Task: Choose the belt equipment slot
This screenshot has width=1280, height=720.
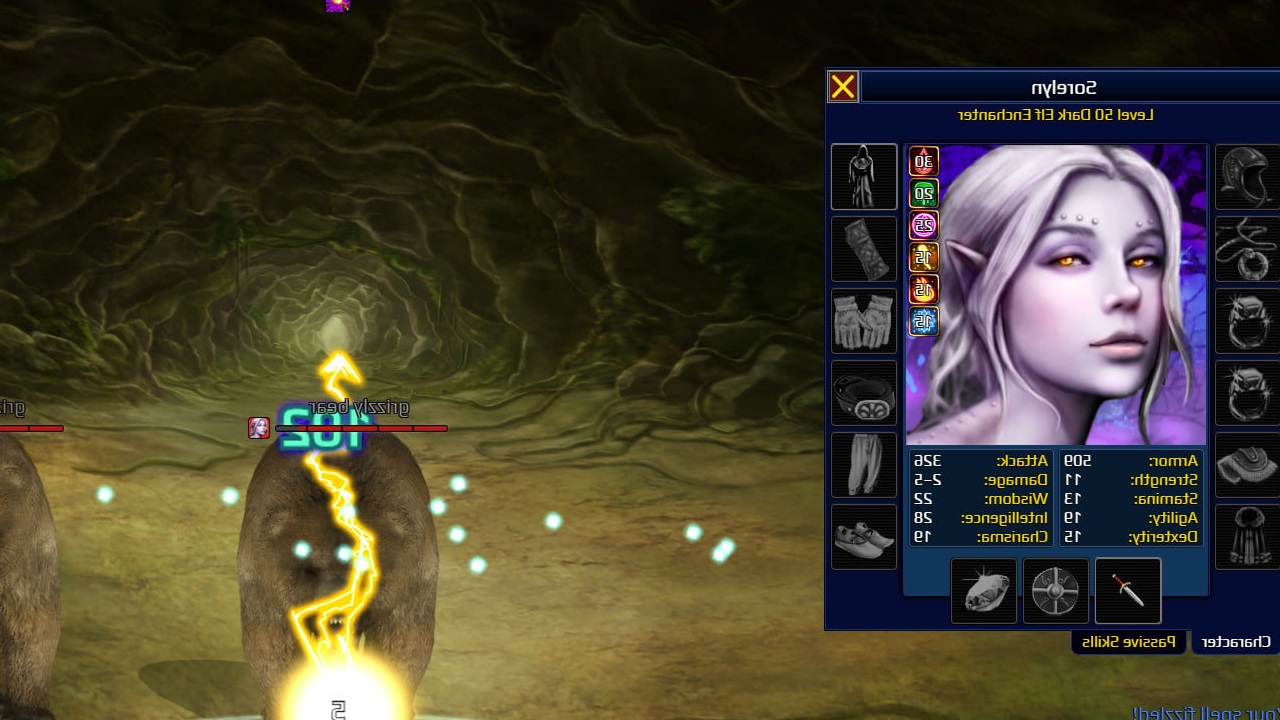Action: coord(864,393)
